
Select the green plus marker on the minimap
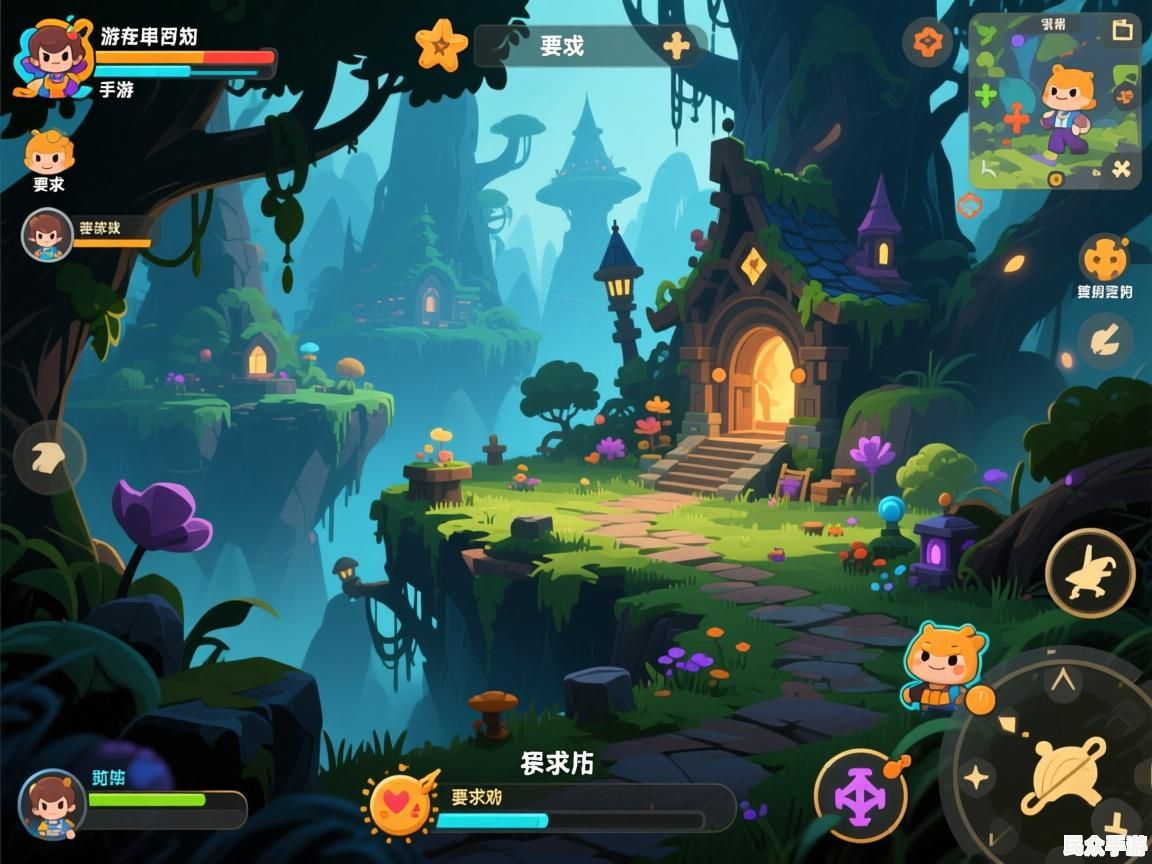(x=986, y=96)
